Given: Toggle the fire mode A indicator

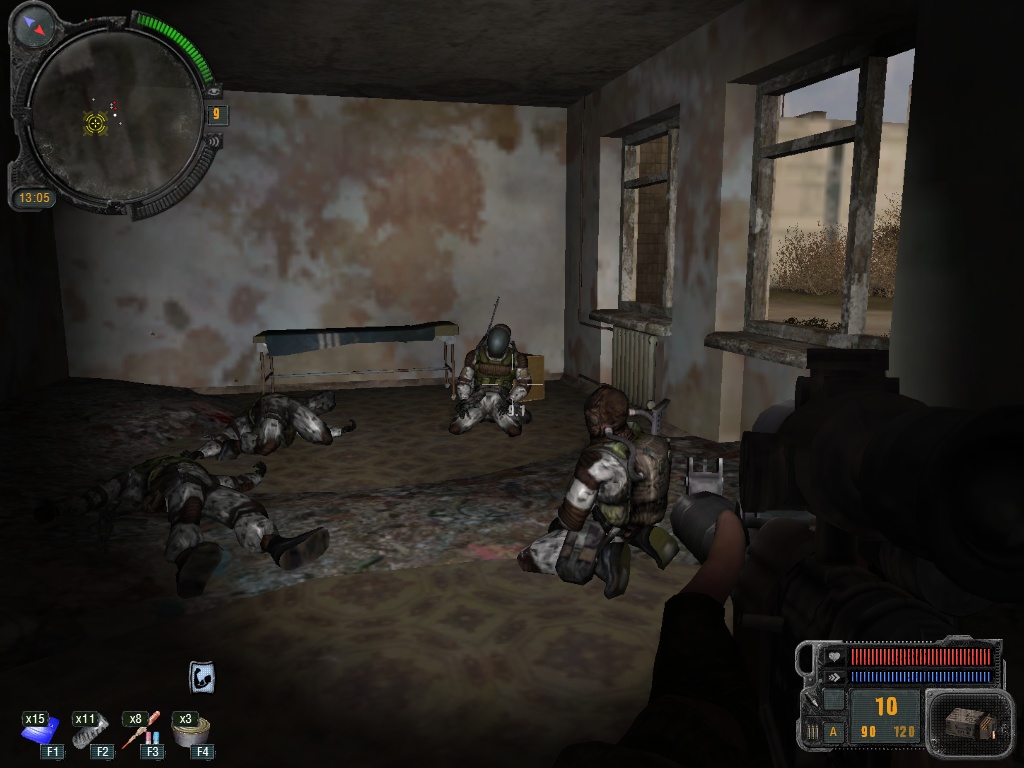Looking at the screenshot, I should (833, 732).
